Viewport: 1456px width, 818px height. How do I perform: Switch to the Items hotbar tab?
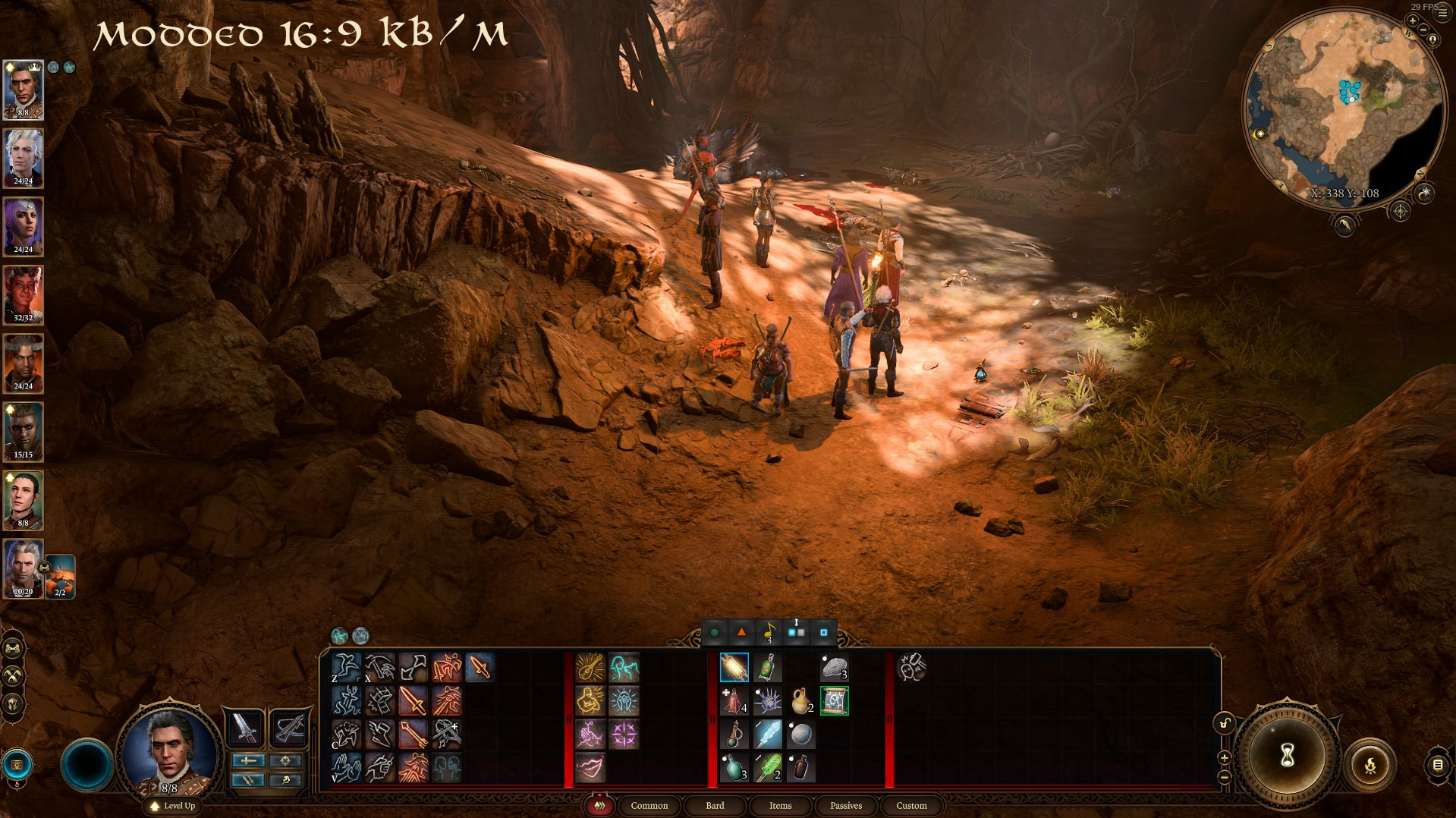779,806
